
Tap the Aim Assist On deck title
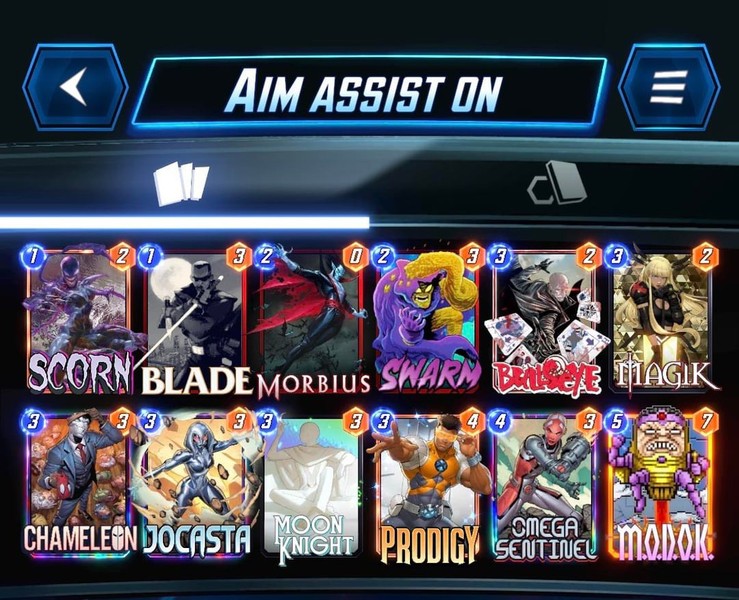tap(369, 91)
